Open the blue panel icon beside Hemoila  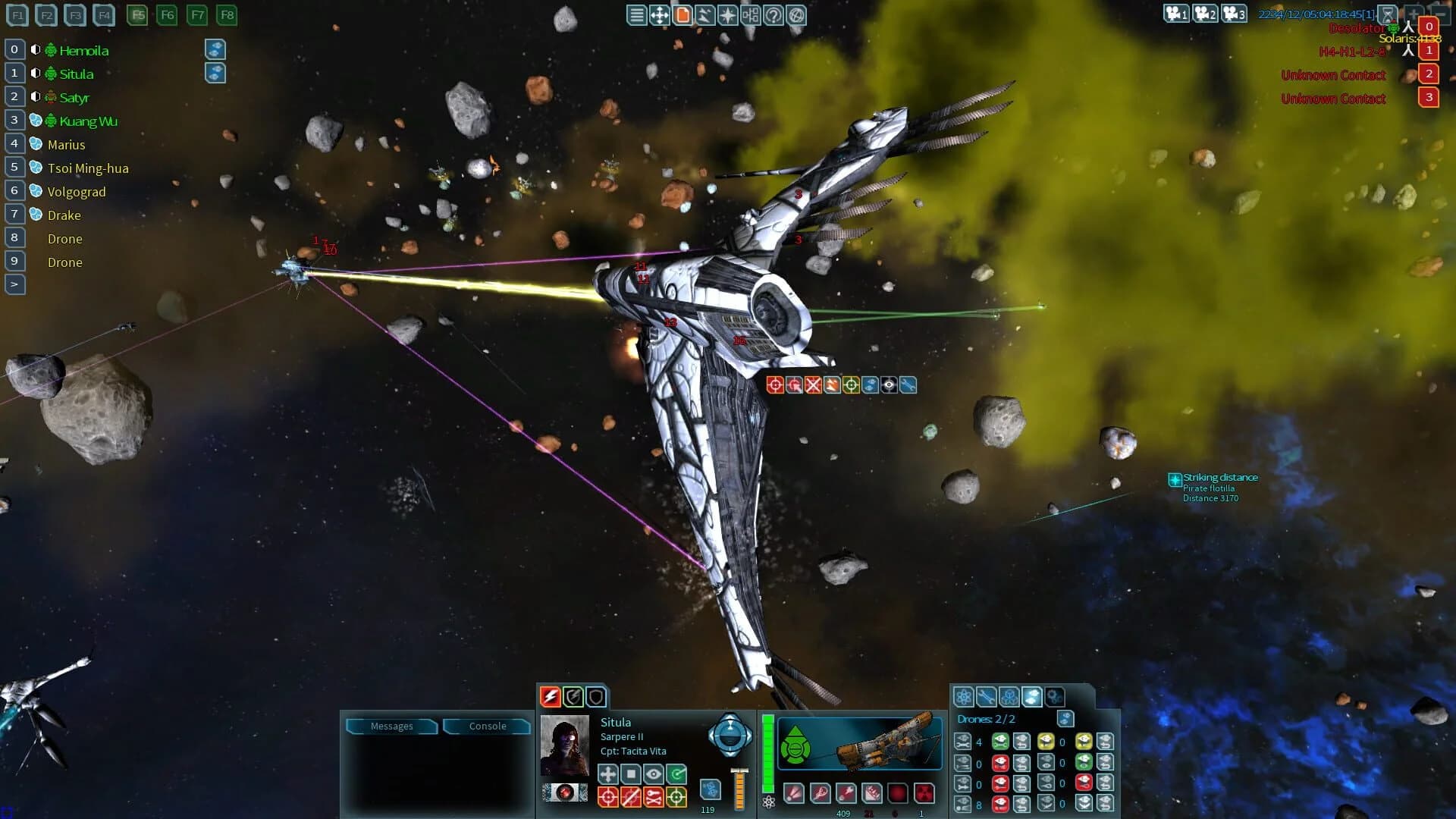click(216, 49)
